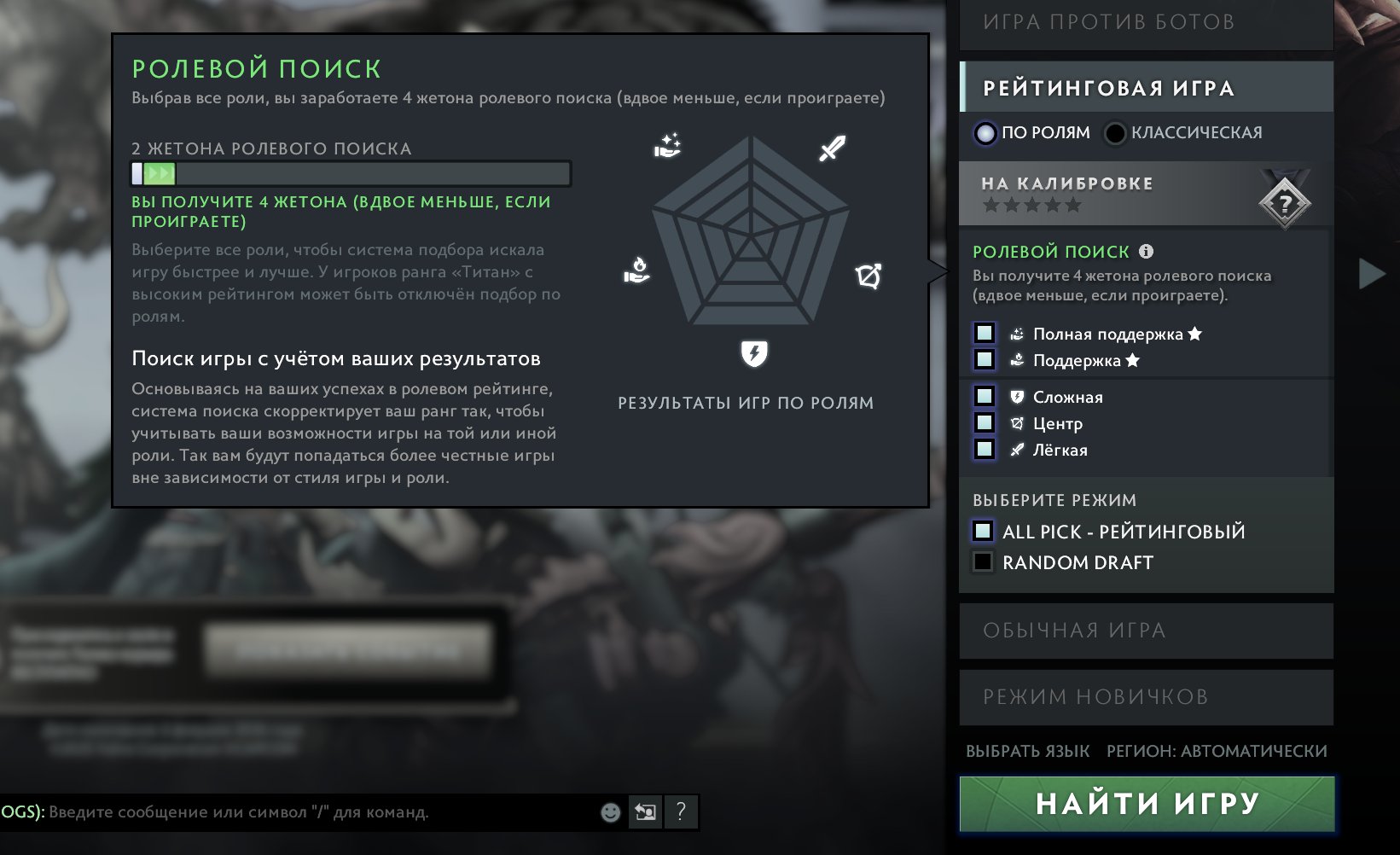This screenshot has height=855, width=1400.
Task: Click the info icon next to РОЛЕВОЙ ПОИСК
Action: click(1146, 251)
